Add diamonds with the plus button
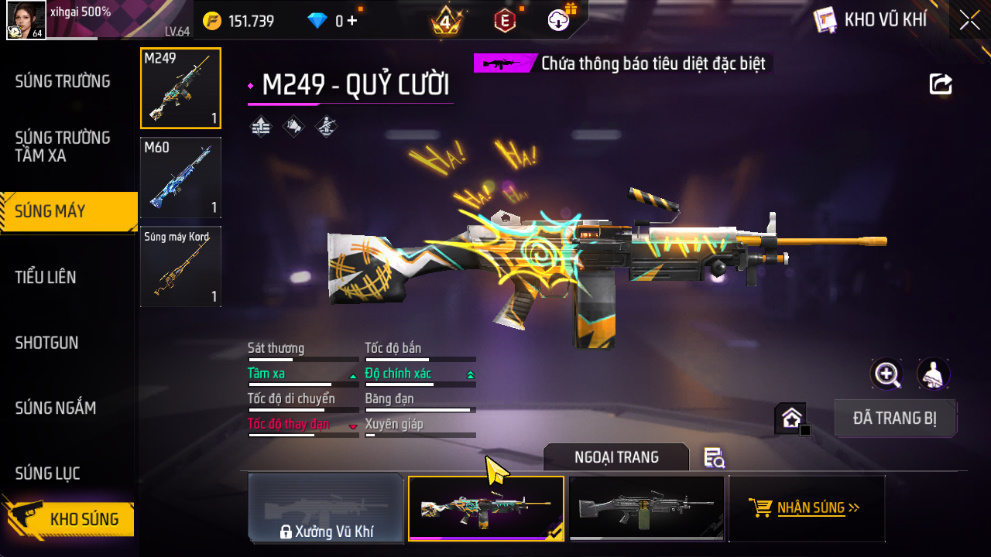This screenshot has width=991, height=557. point(351,20)
